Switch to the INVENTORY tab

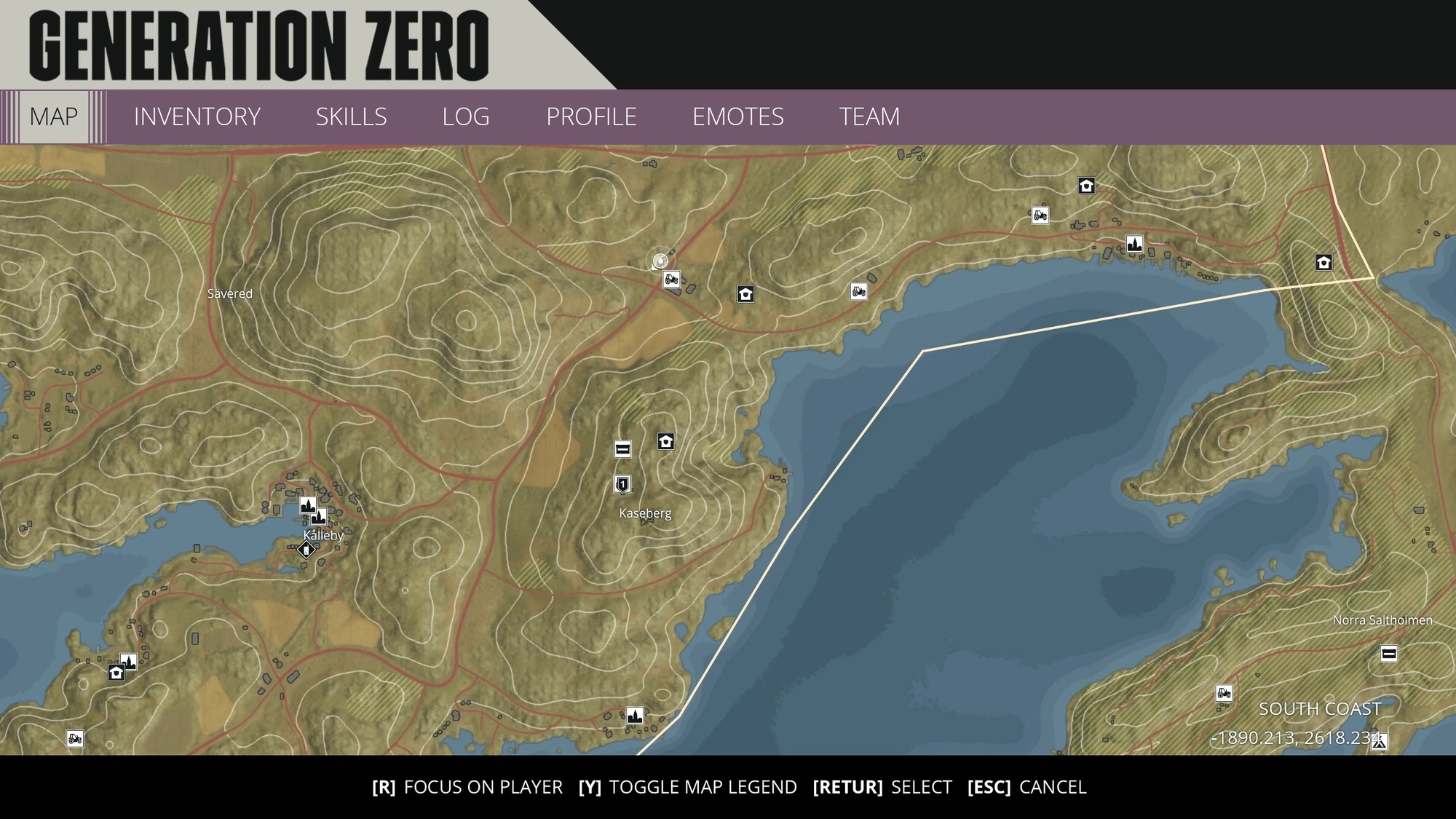(x=197, y=116)
